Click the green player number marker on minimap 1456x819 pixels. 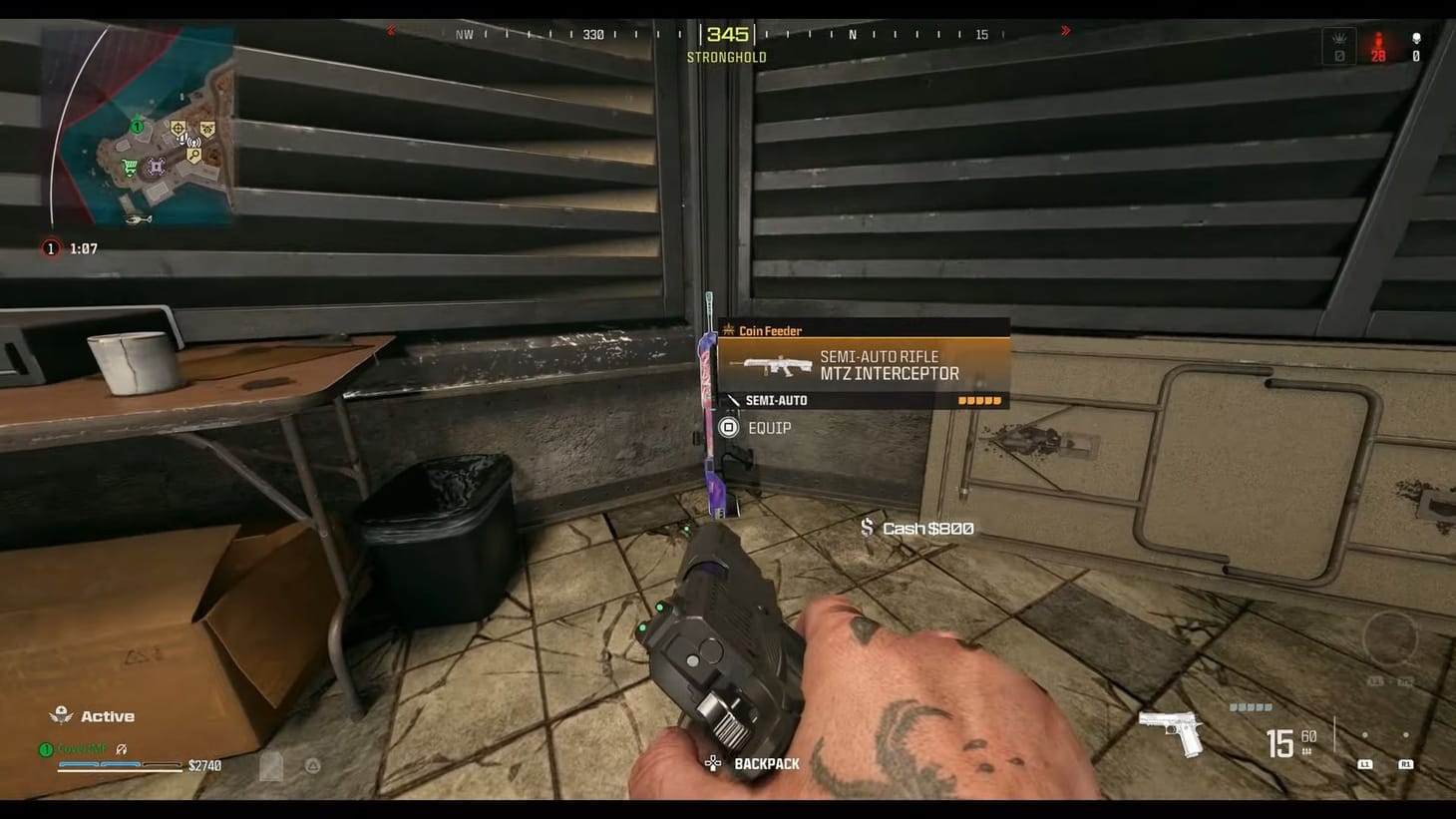click(x=137, y=127)
